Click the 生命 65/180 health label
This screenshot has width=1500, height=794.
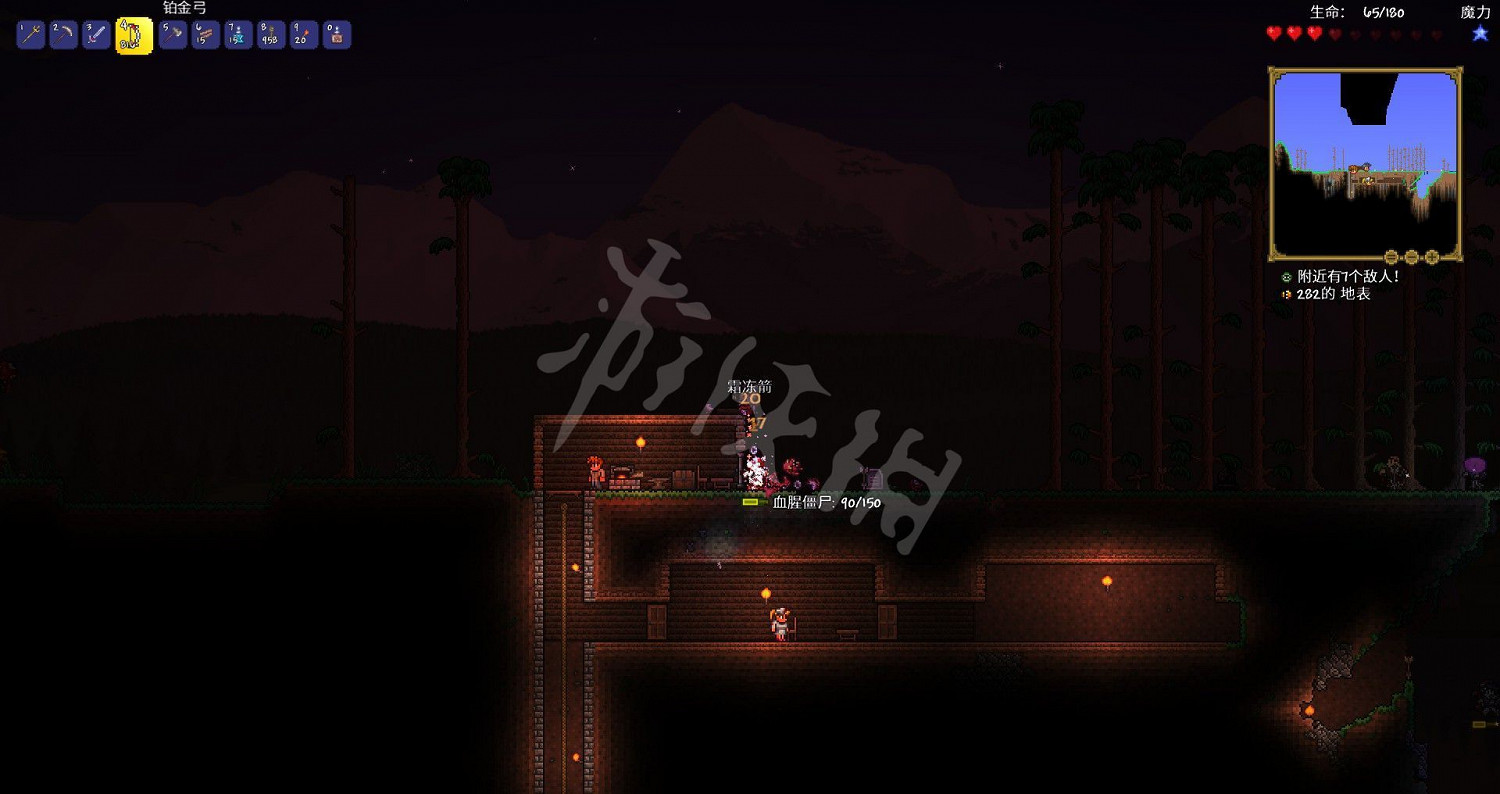tap(1355, 13)
